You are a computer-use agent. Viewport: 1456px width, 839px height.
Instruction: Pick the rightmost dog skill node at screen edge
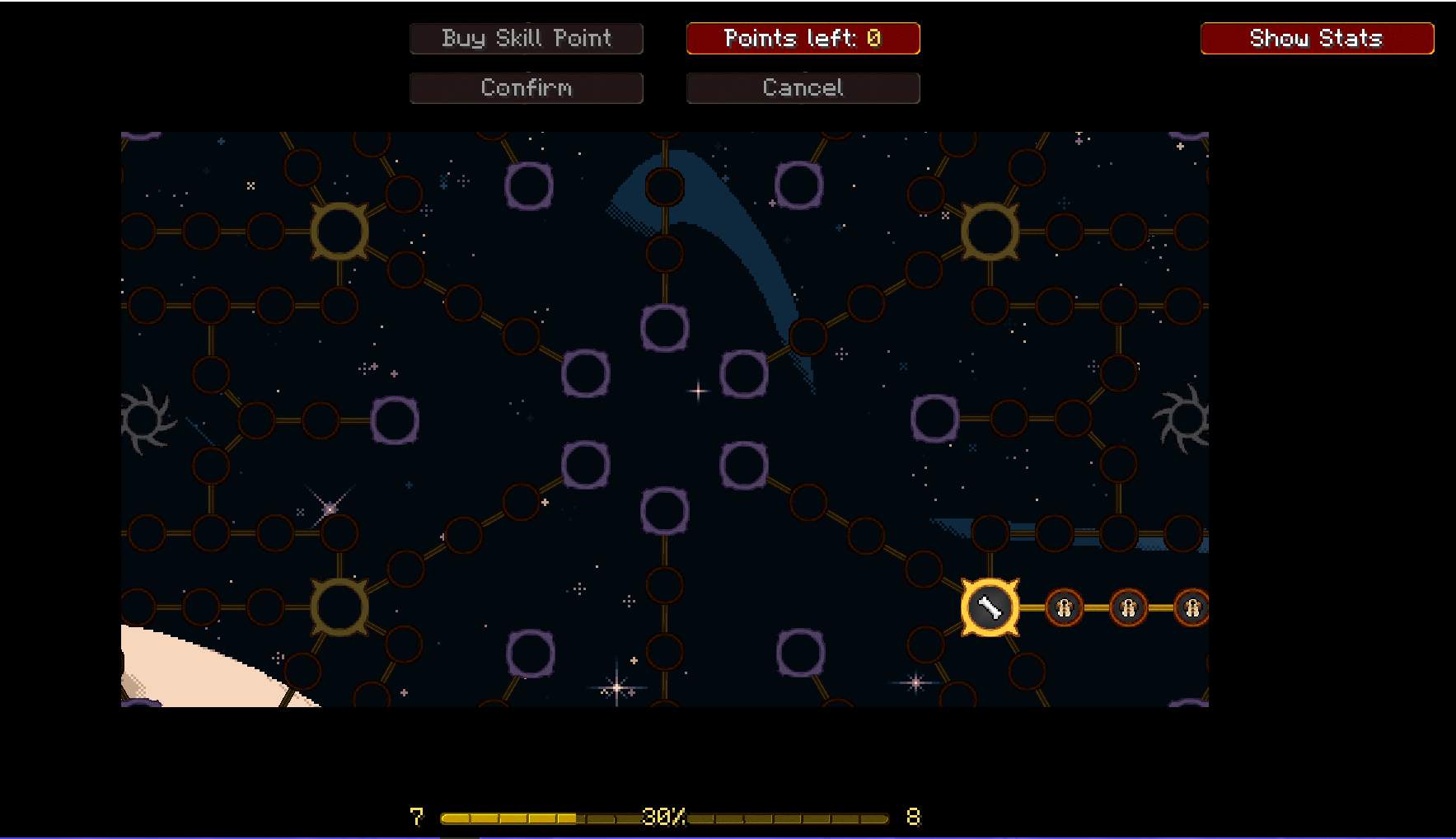1191,608
